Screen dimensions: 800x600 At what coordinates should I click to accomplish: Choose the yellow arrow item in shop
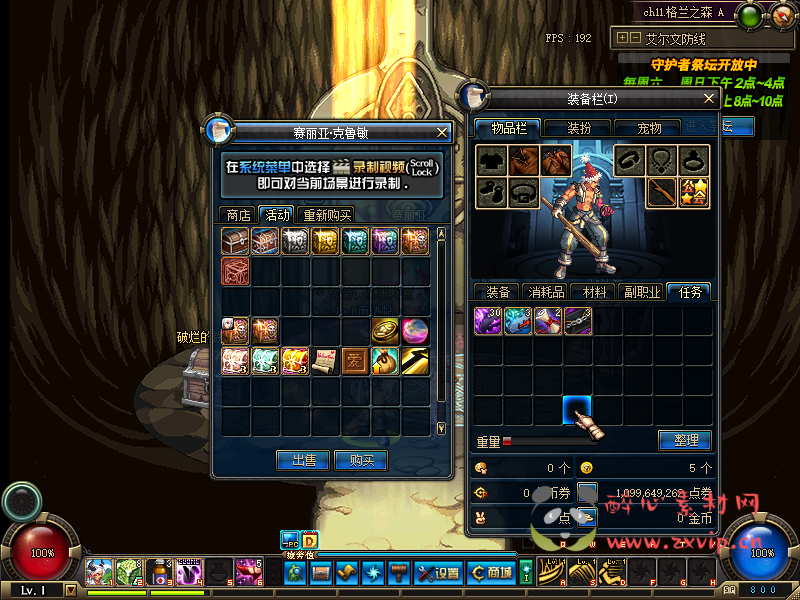[415, 360]
